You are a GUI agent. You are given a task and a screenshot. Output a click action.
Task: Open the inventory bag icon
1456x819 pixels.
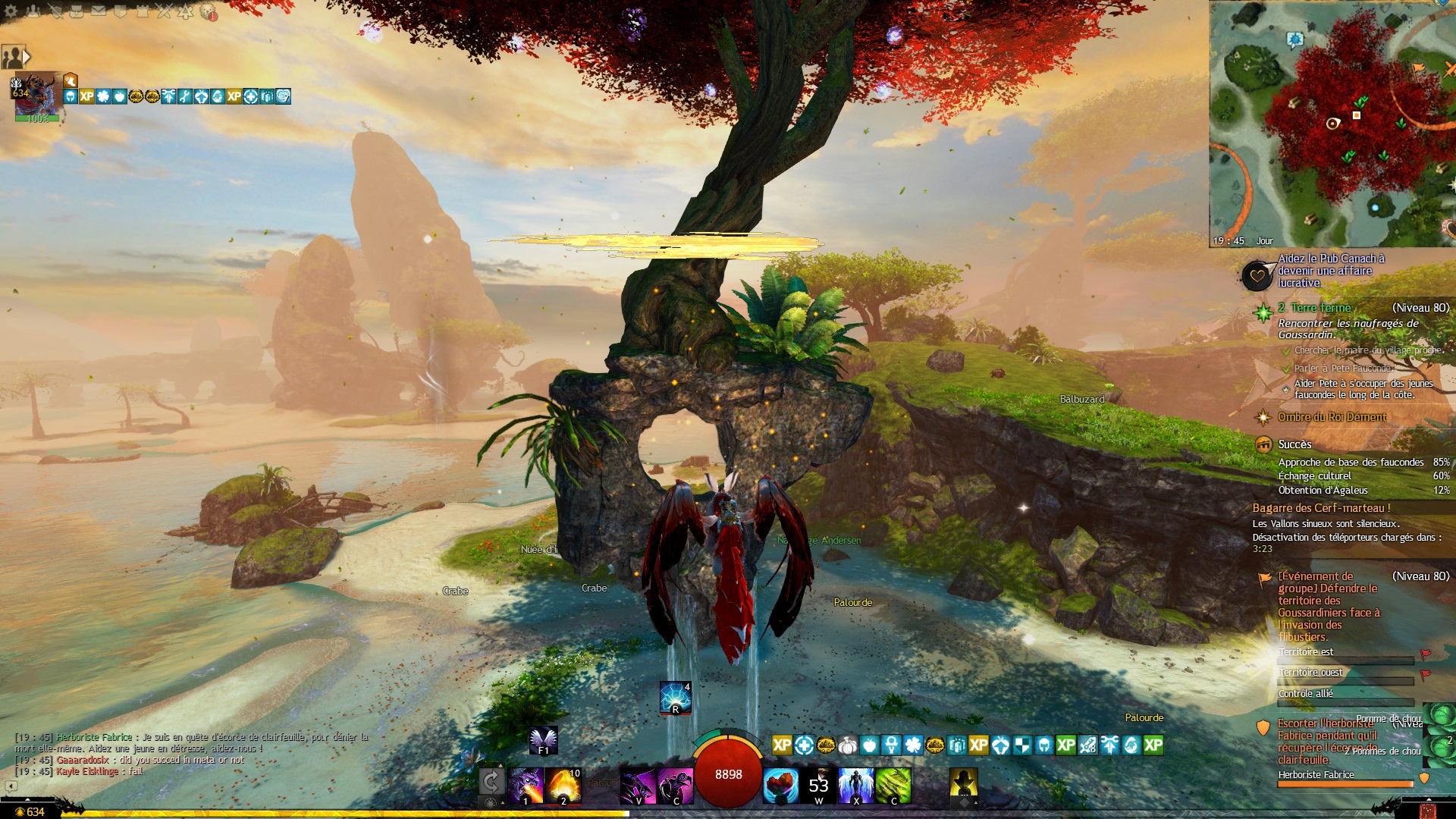pyautogui.click(x=77, y=11)
